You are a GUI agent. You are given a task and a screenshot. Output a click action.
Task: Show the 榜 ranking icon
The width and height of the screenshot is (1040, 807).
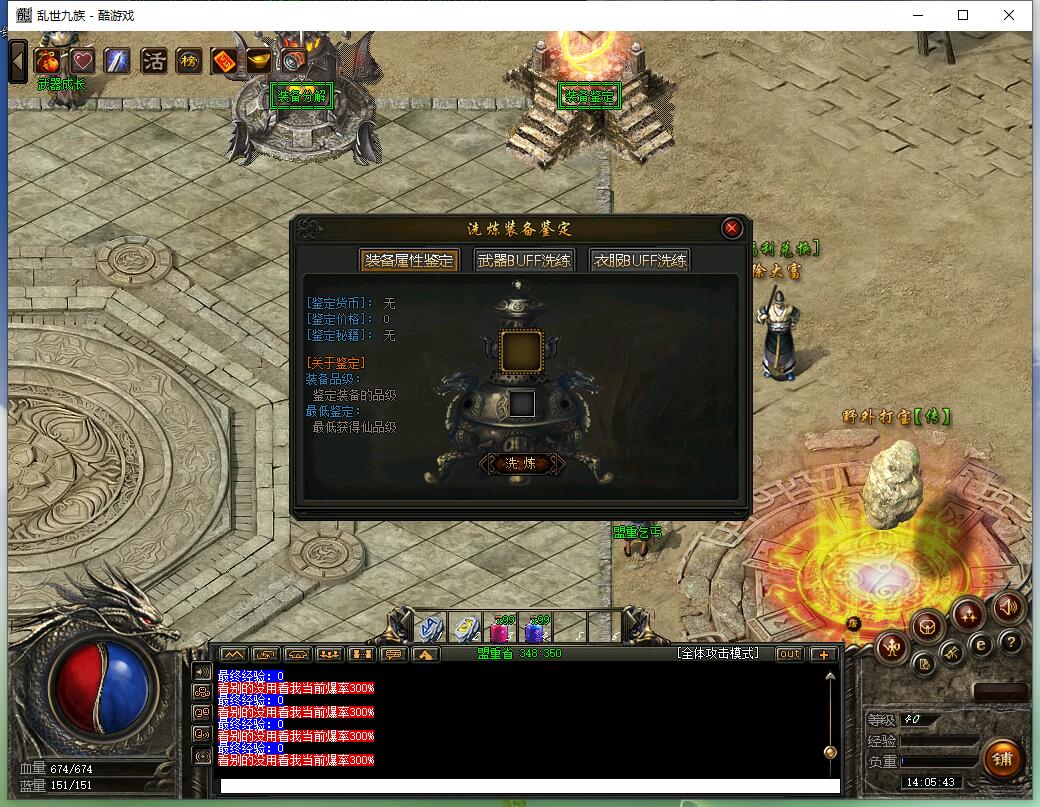tap(188, 61)
